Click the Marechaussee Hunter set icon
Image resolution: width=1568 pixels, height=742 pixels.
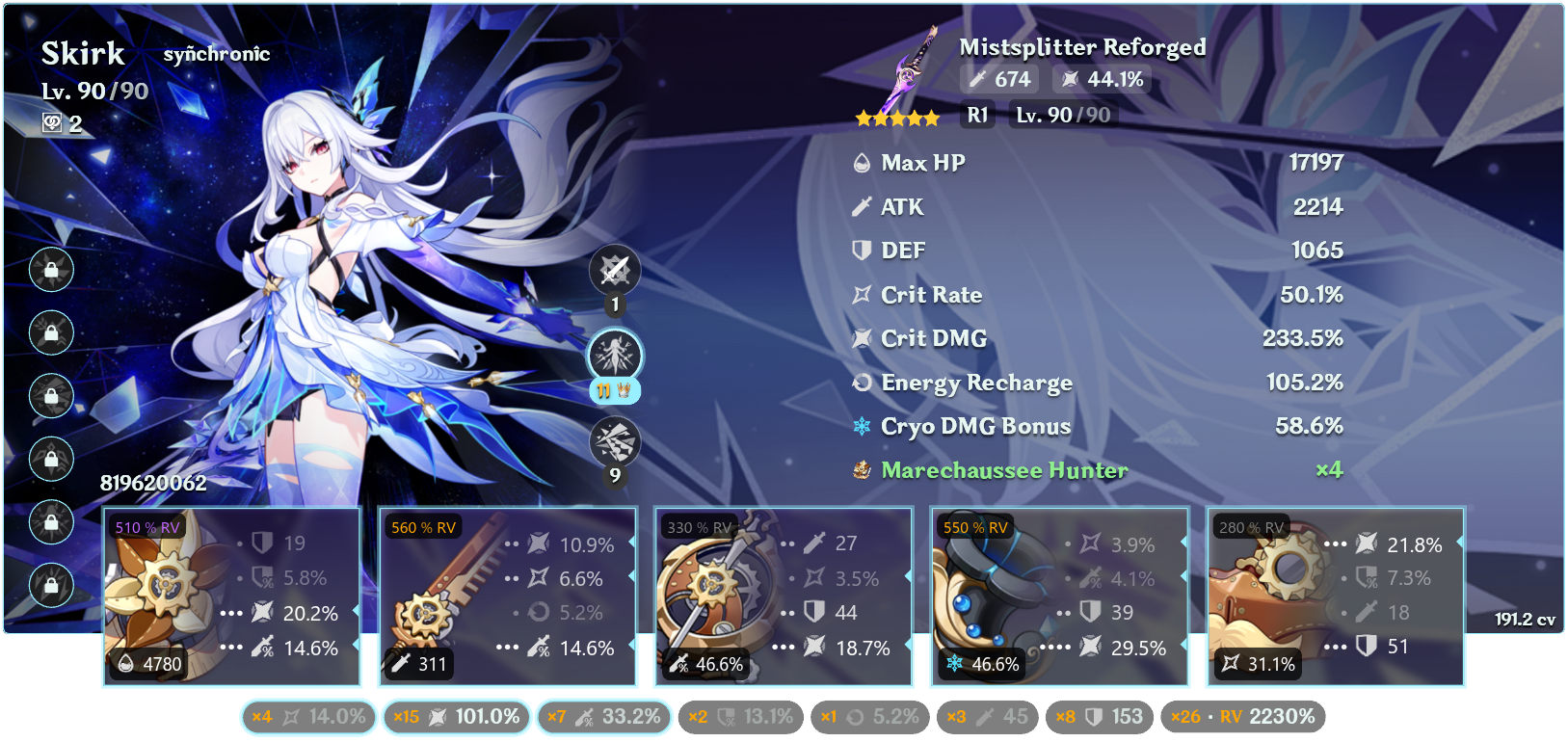click(x=861, y=470)
